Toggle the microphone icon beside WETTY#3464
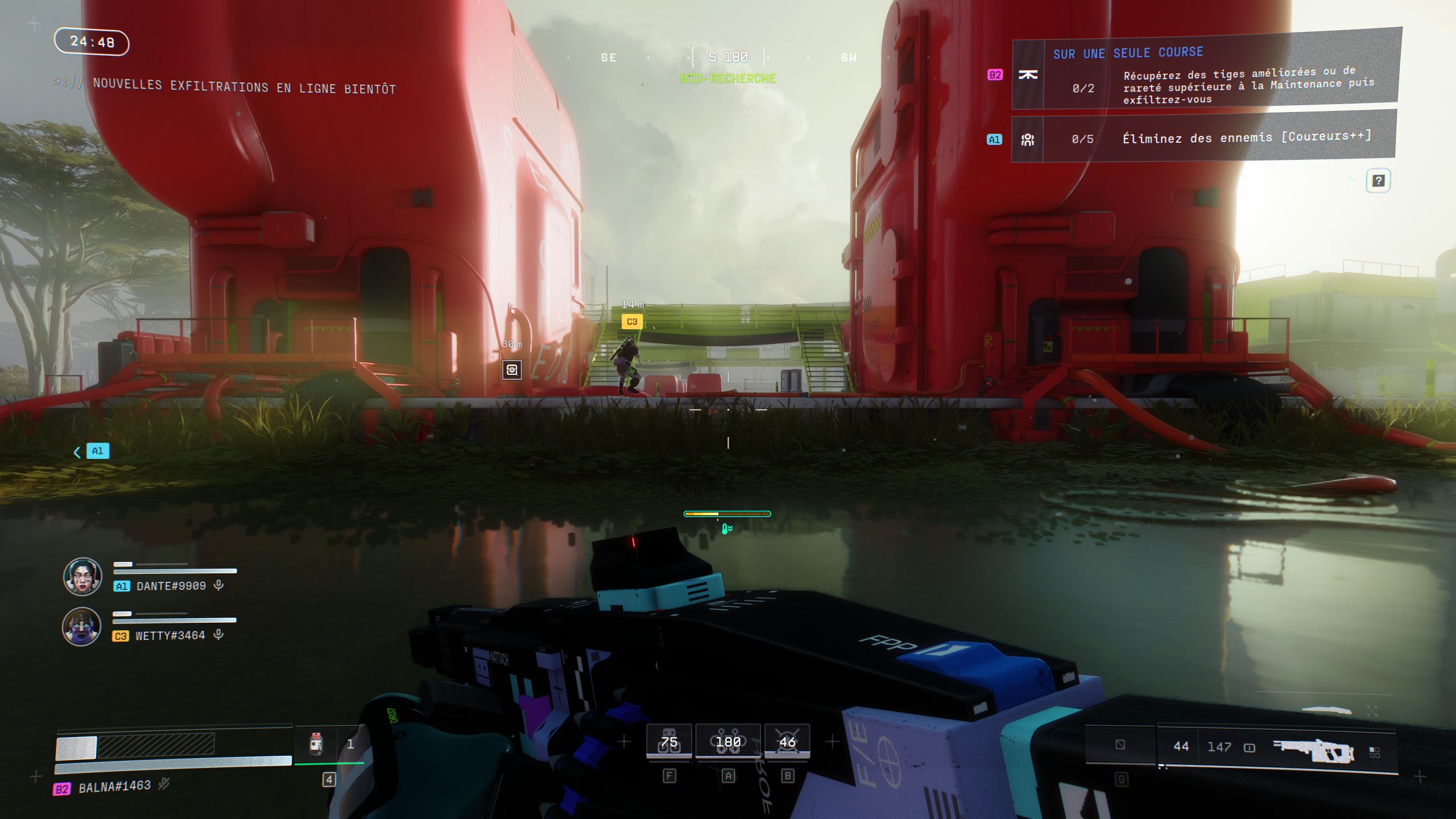This screenshot has width=1456, height=819. (x=218, y=635)
